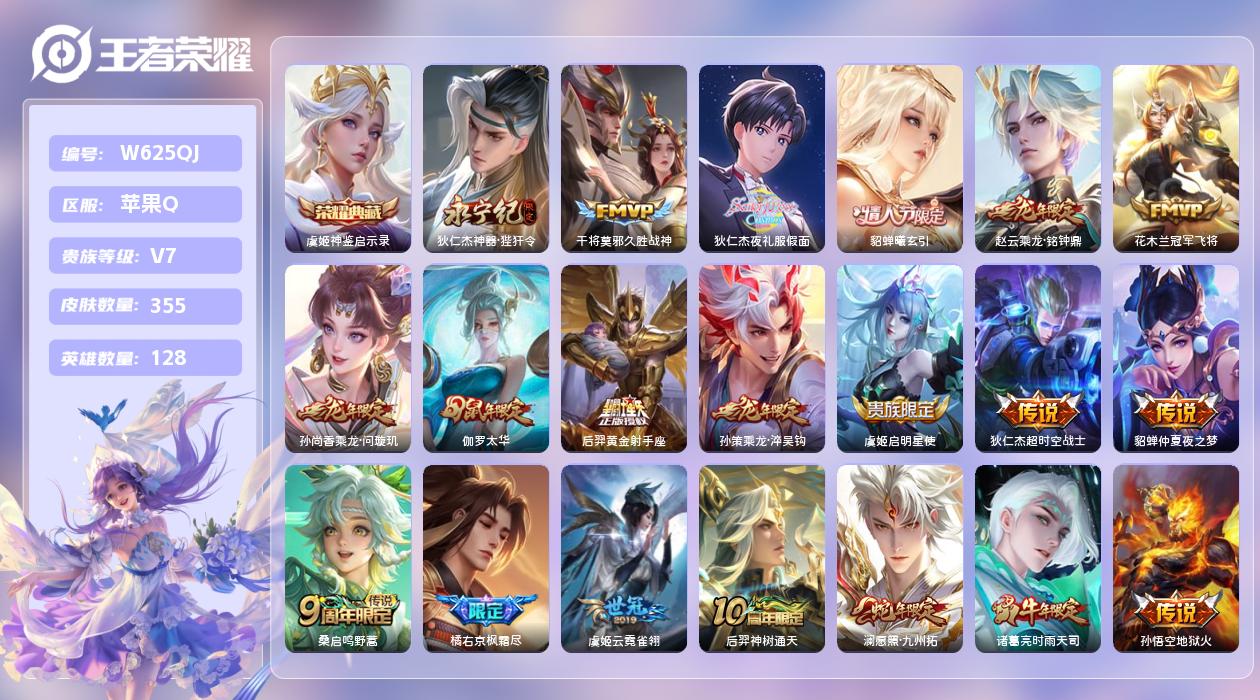Choose the 貂蝉仲夏夜之梦 skin card

click(x=1176, y=358)
